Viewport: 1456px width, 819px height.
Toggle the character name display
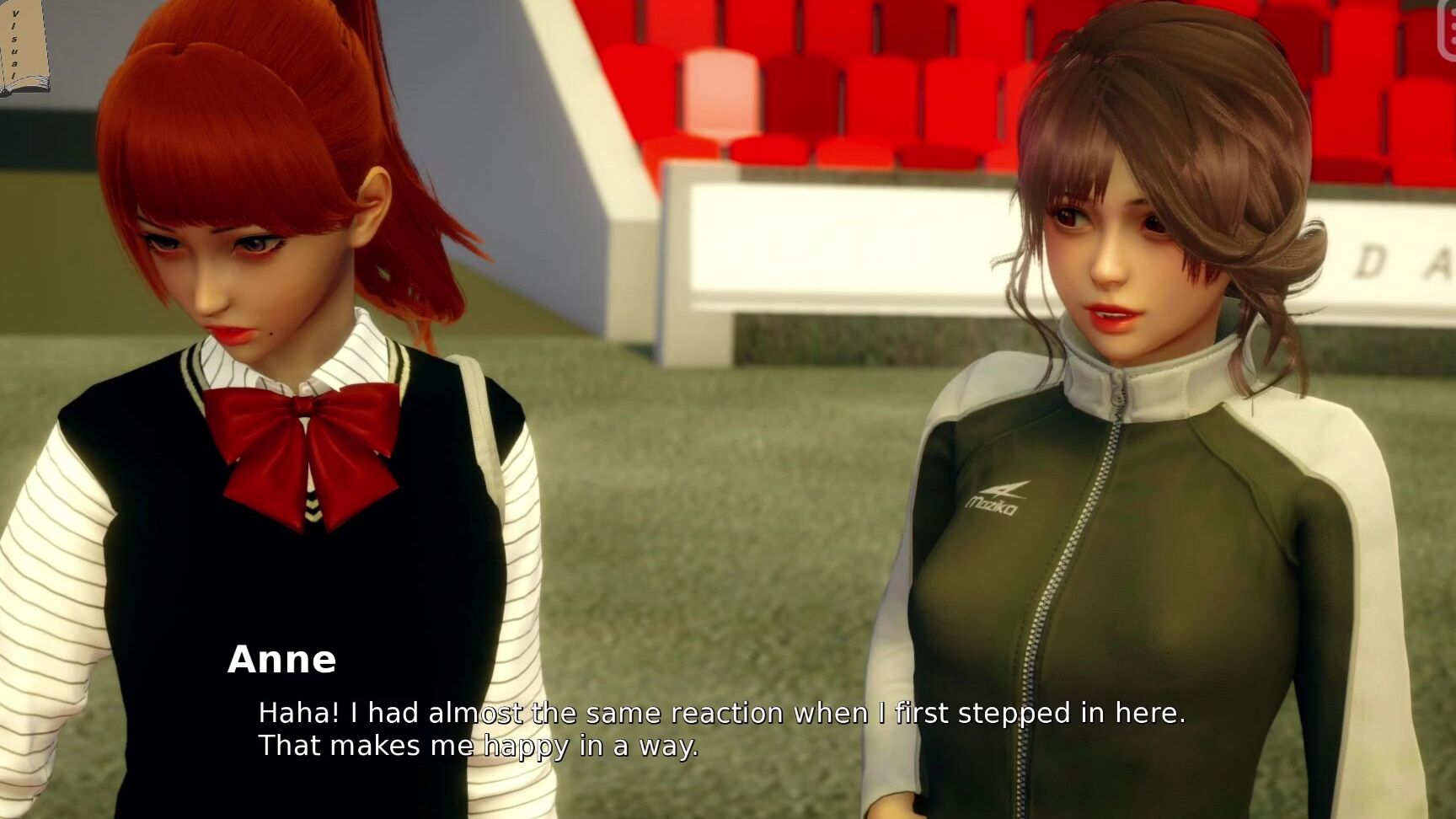click(x=282, y=661)
